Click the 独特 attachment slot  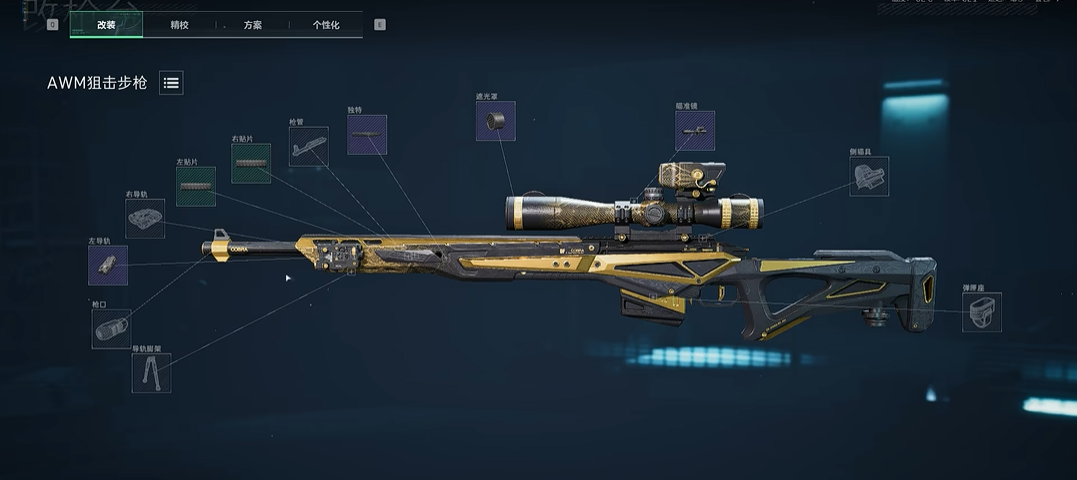click(367, 134)
